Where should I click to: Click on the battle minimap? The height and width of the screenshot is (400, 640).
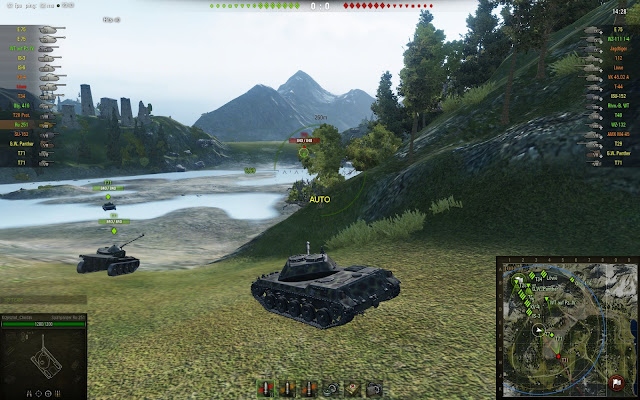(566, 326)
